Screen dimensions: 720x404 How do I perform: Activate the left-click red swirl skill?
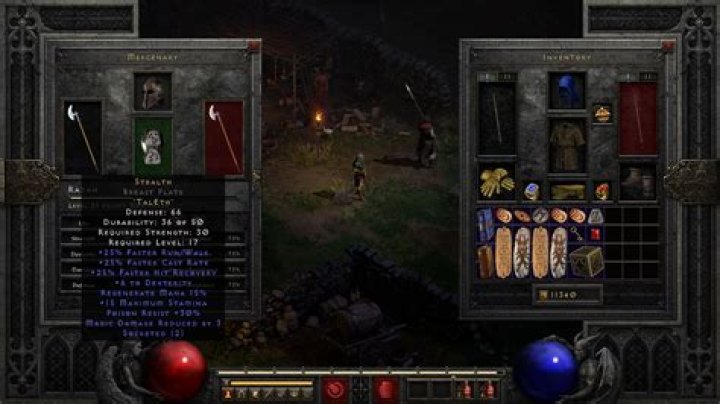click(334, 388)
